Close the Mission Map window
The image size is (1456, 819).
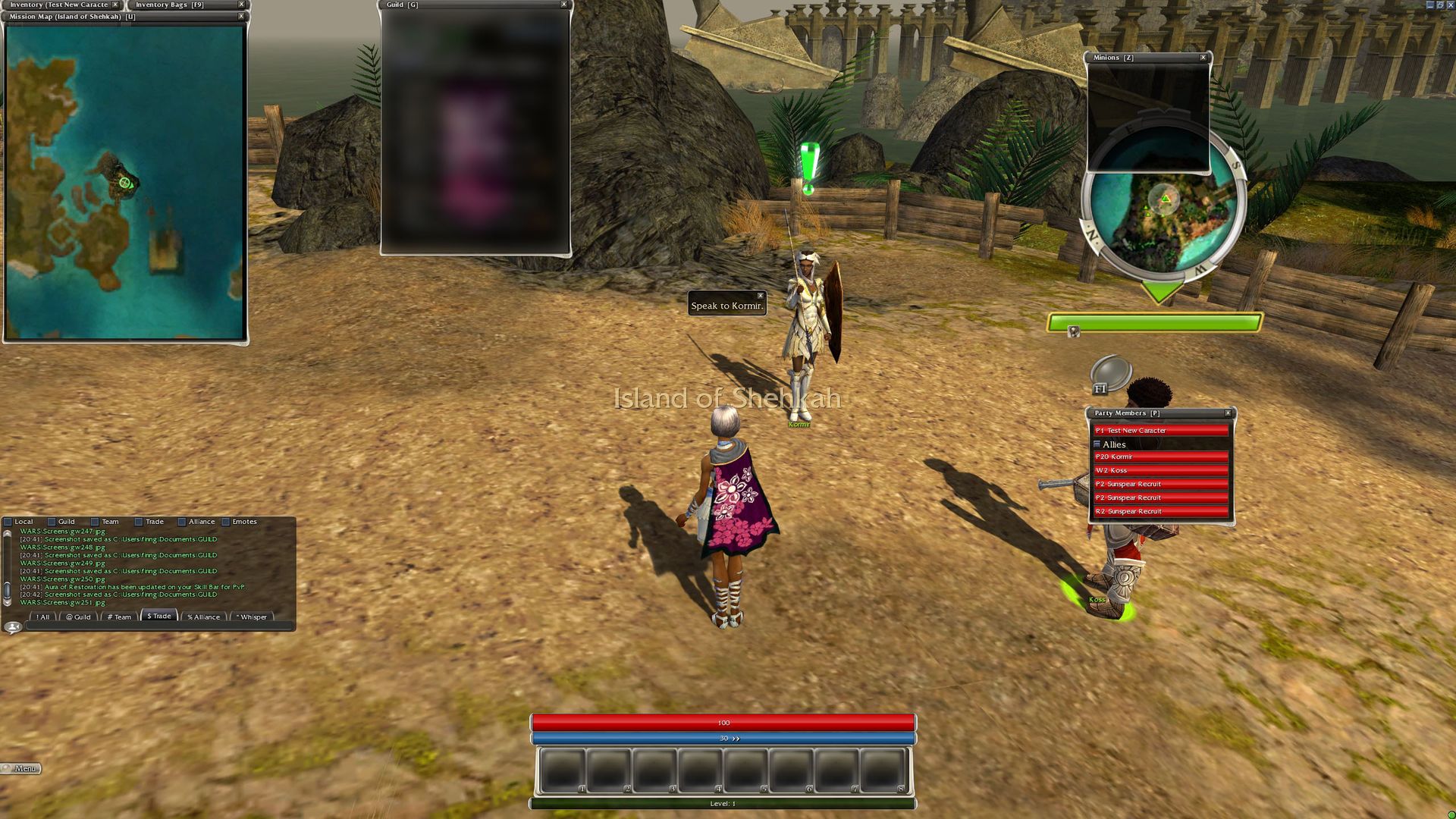[241, 16]
